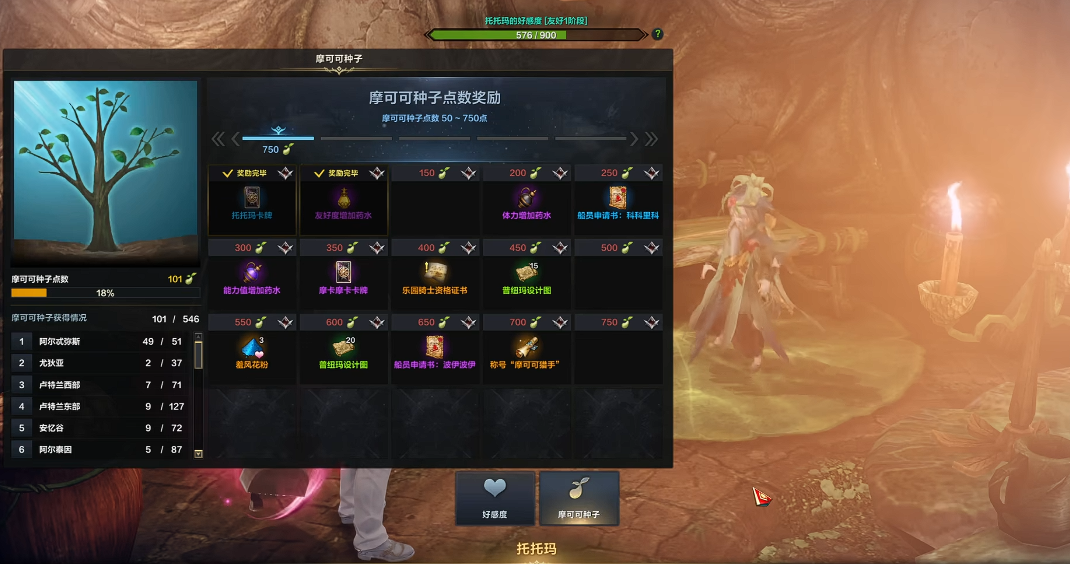Choose the 船员申请书：波伊波伊 reward

(435, 348)
